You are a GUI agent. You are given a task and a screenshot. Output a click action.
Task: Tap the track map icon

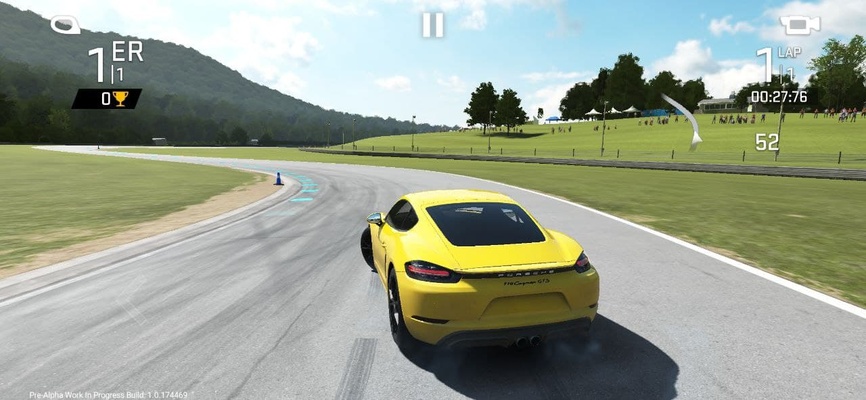coord(66,24)
